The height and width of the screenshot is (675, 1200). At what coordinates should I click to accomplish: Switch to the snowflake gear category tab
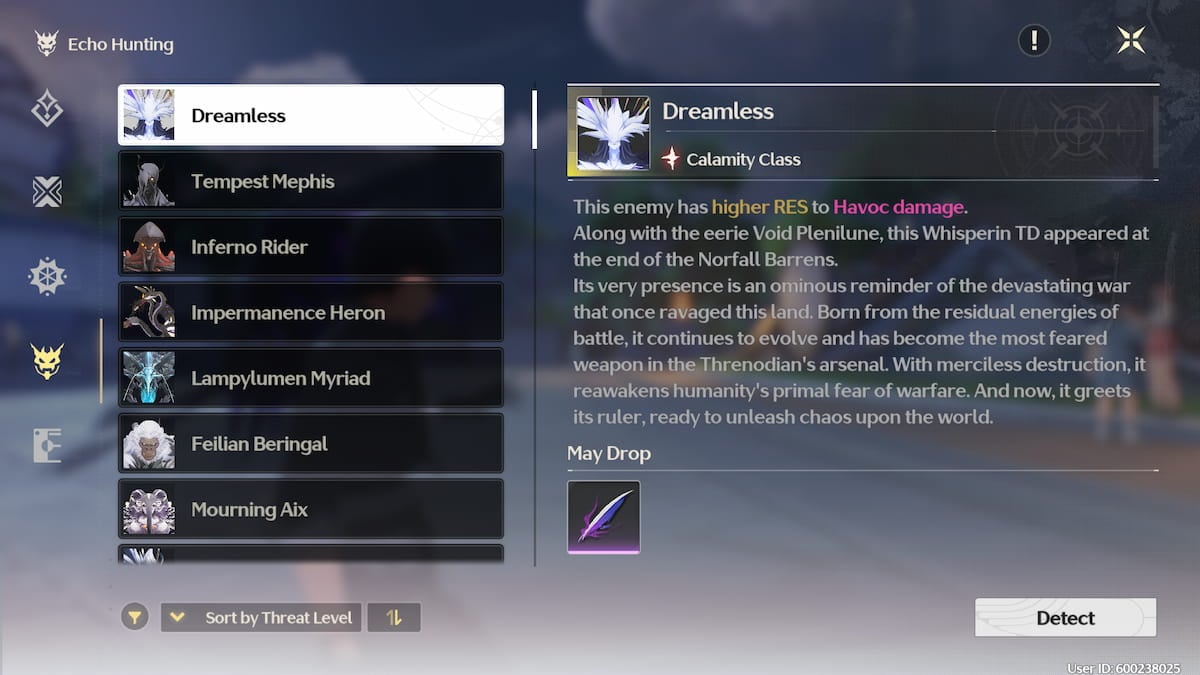click(47, 277)
